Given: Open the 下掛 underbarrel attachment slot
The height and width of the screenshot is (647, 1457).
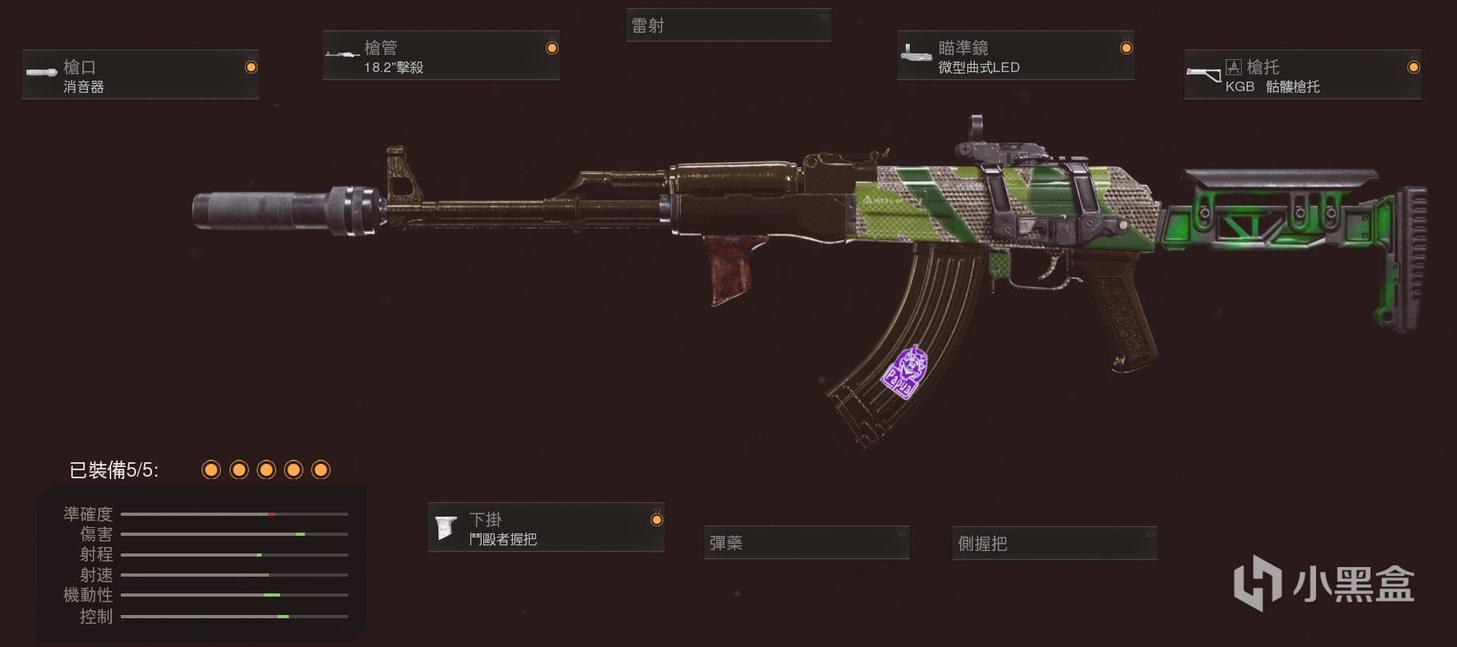Looking at the screenshot, I should pos(545,527).
